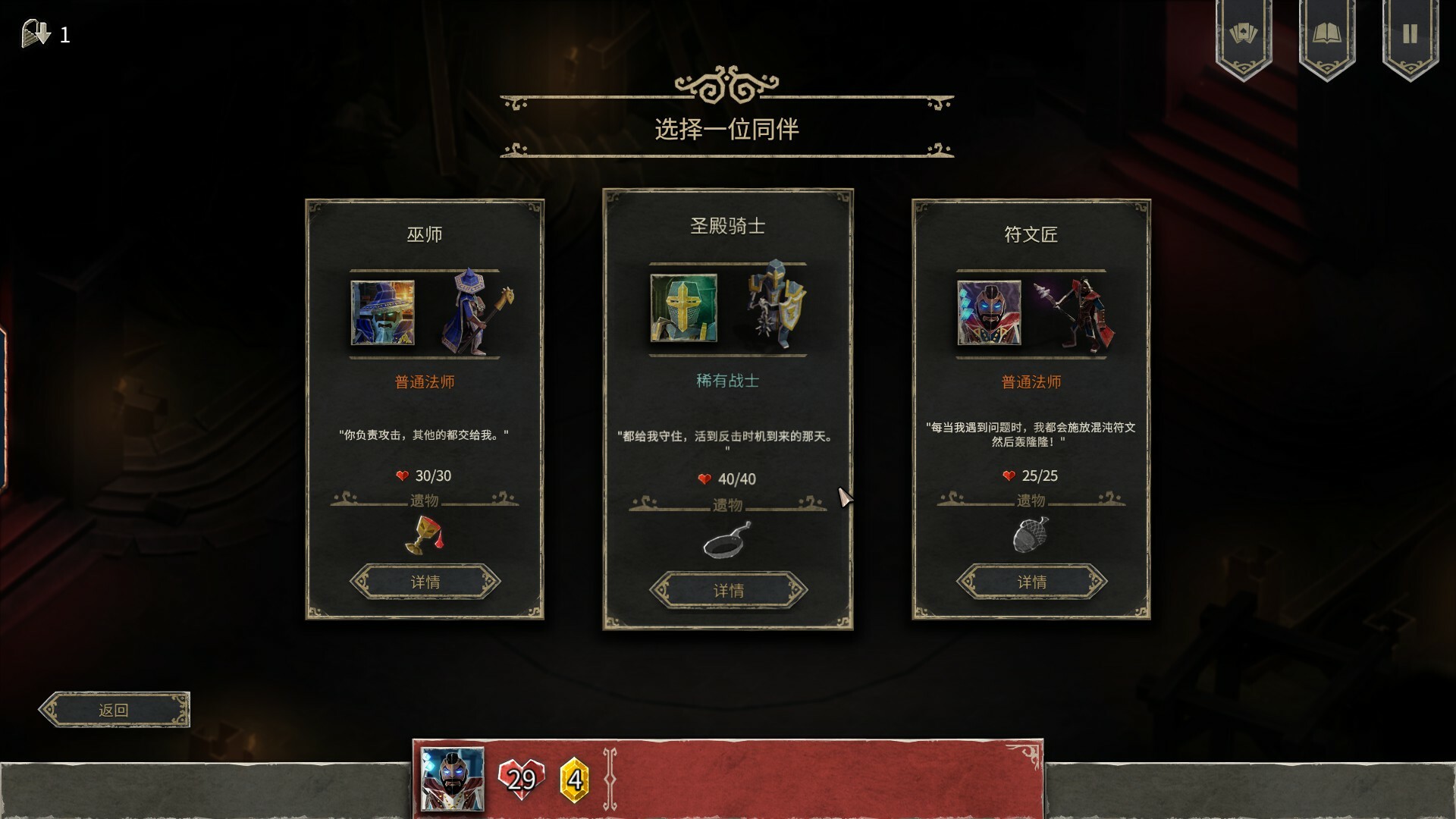1456x819 pixels.
Task: Select the golden chalice relic
Action: (425, 535)
